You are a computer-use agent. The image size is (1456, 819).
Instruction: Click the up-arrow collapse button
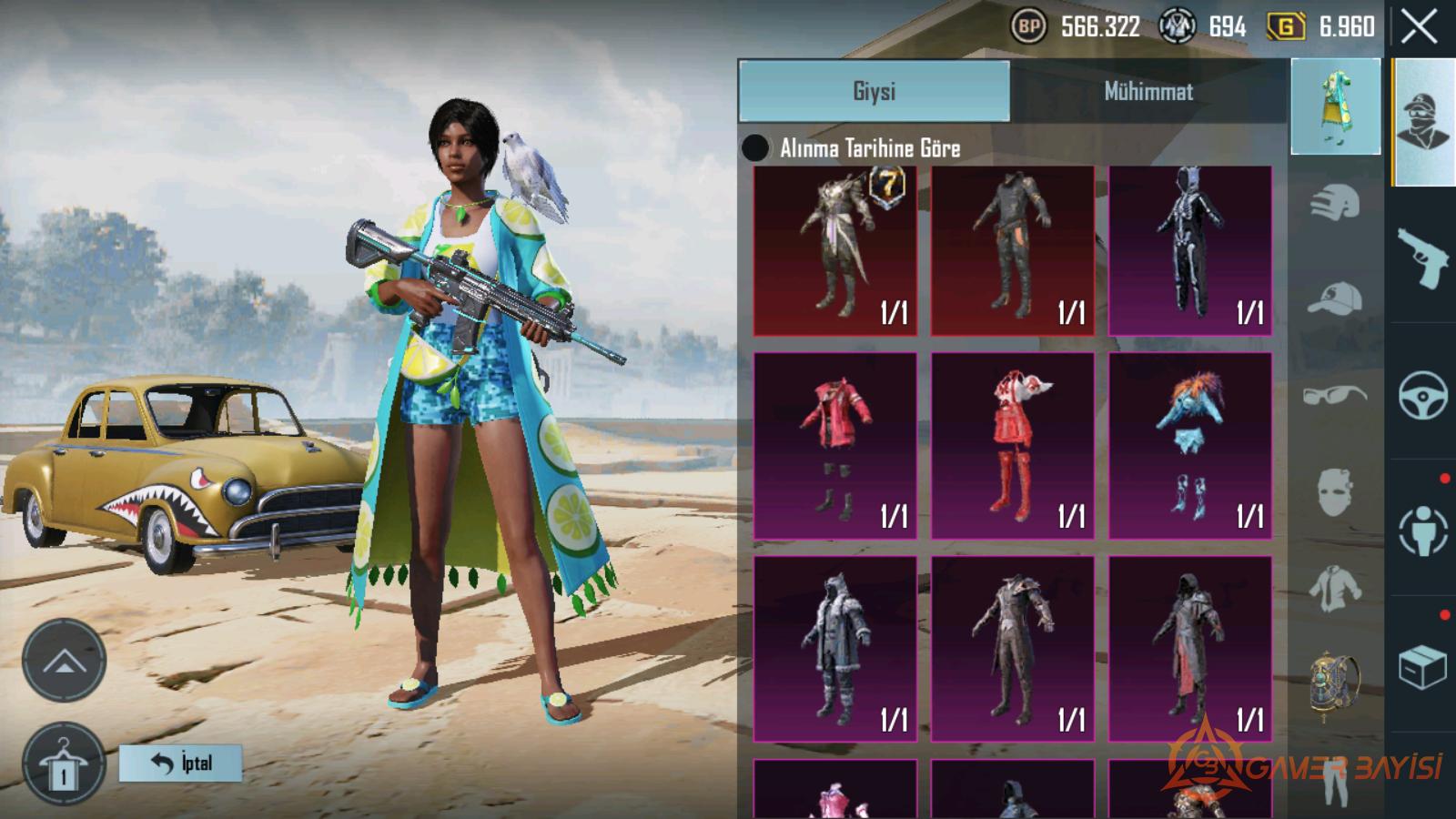coord(64,661)
